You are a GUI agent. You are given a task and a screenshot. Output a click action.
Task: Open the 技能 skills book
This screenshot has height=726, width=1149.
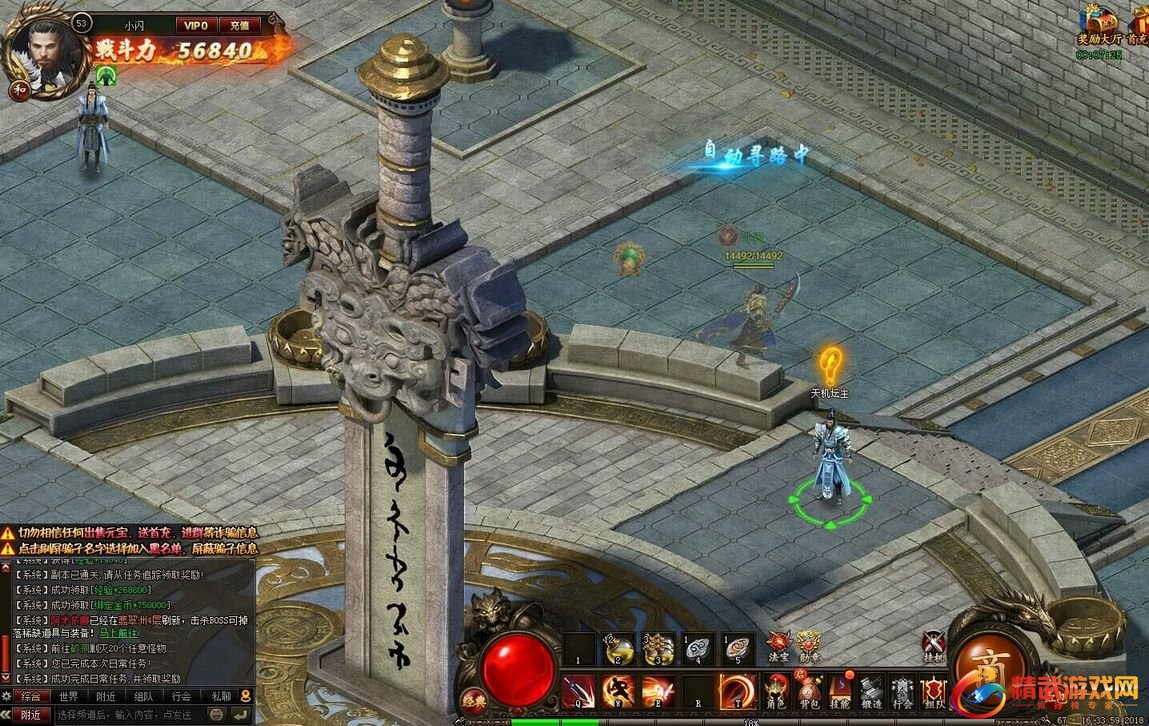point(839,690)
